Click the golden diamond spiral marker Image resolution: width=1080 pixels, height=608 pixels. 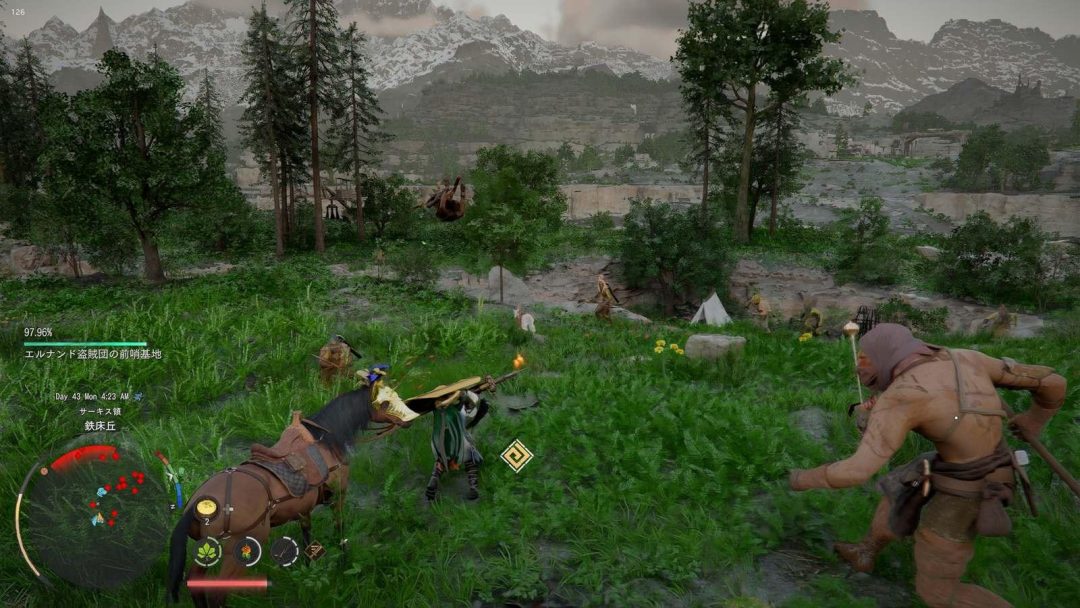(x=516, y=455)
